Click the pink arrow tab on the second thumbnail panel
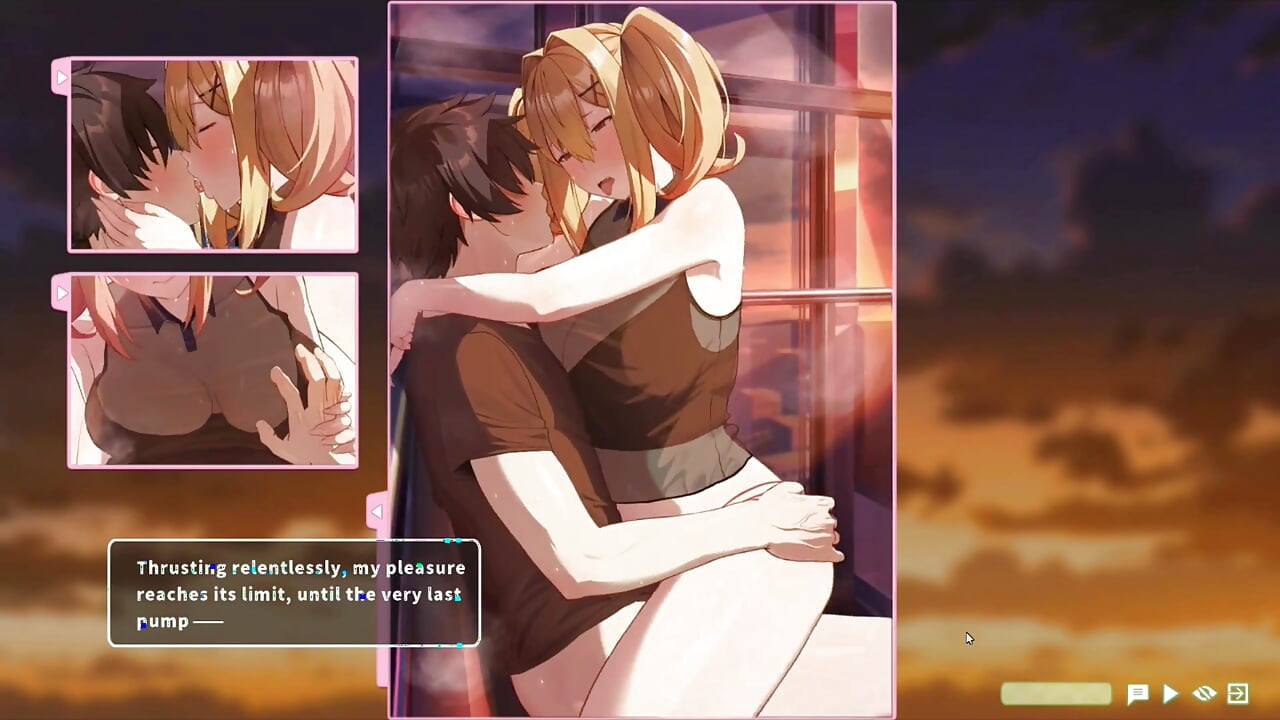Image resolution: width=1280 pixels, height=720 pixels. click(62, 293)
